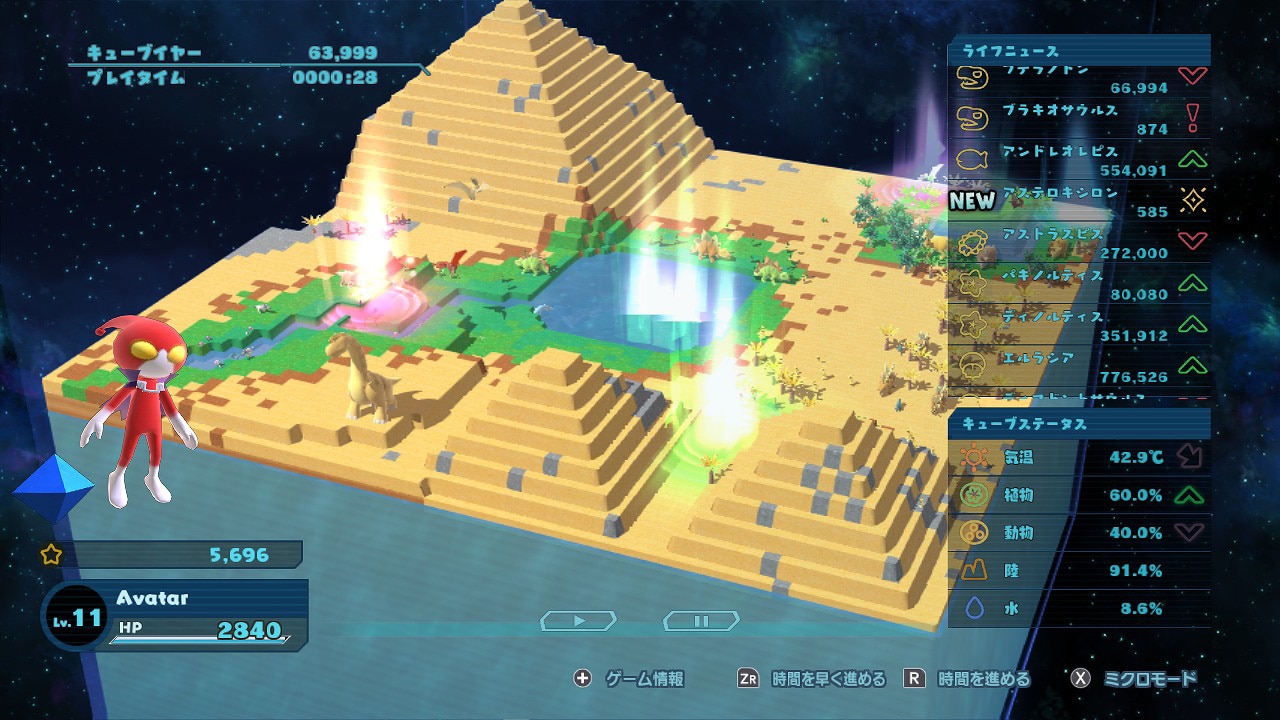
Task: Click the ライフニュース panel header
Action: [1078, 51]
